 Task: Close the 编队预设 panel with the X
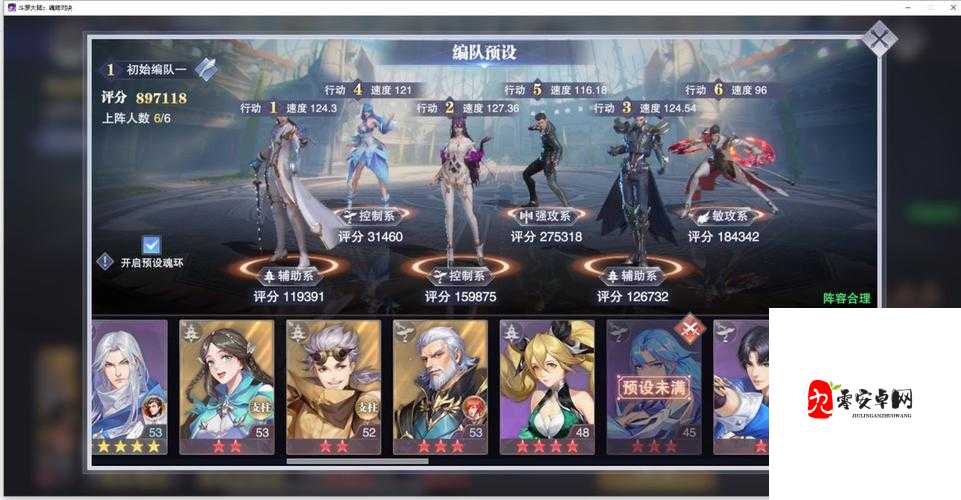tap(878, 39)
